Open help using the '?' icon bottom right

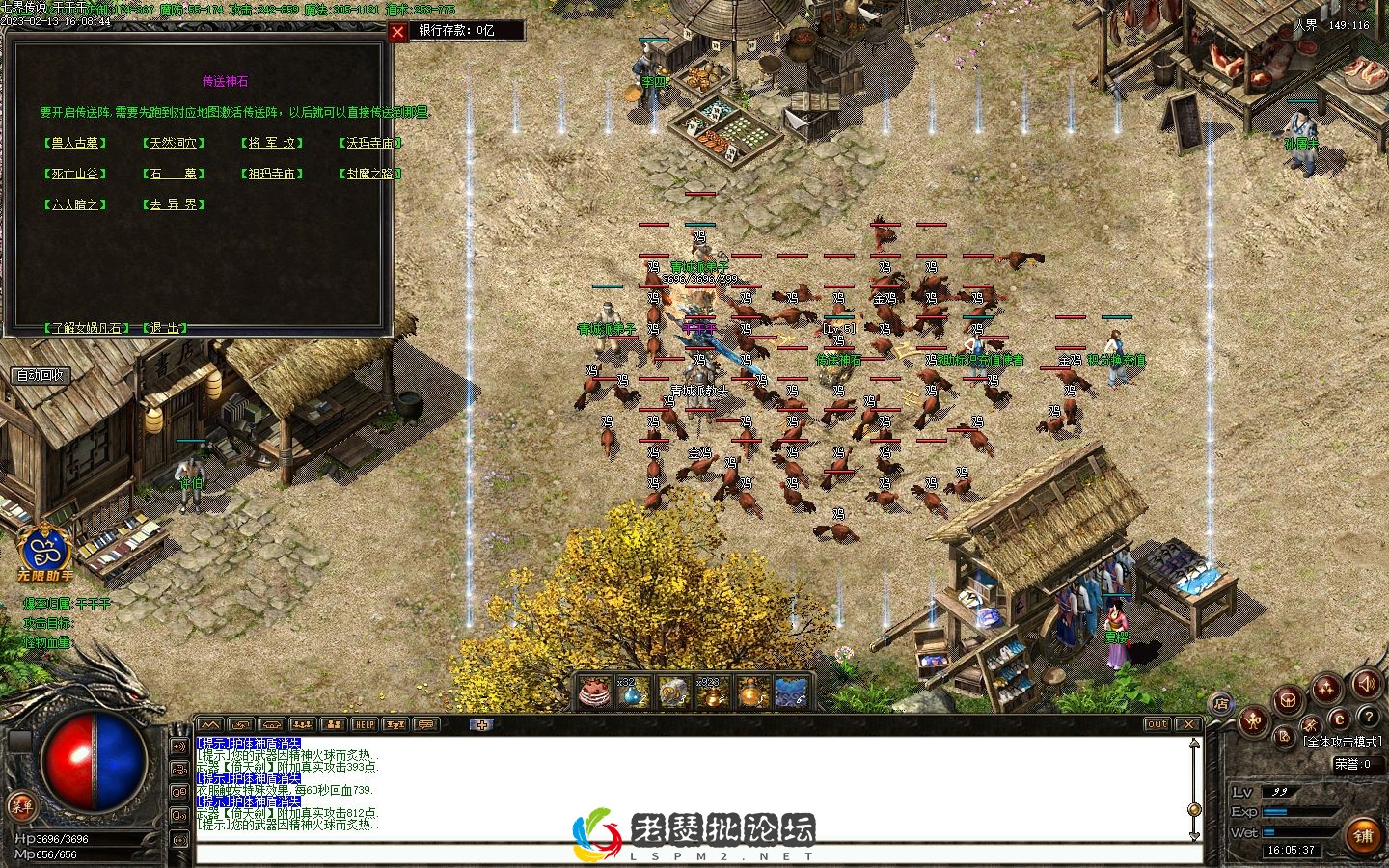click(1369, 718)
